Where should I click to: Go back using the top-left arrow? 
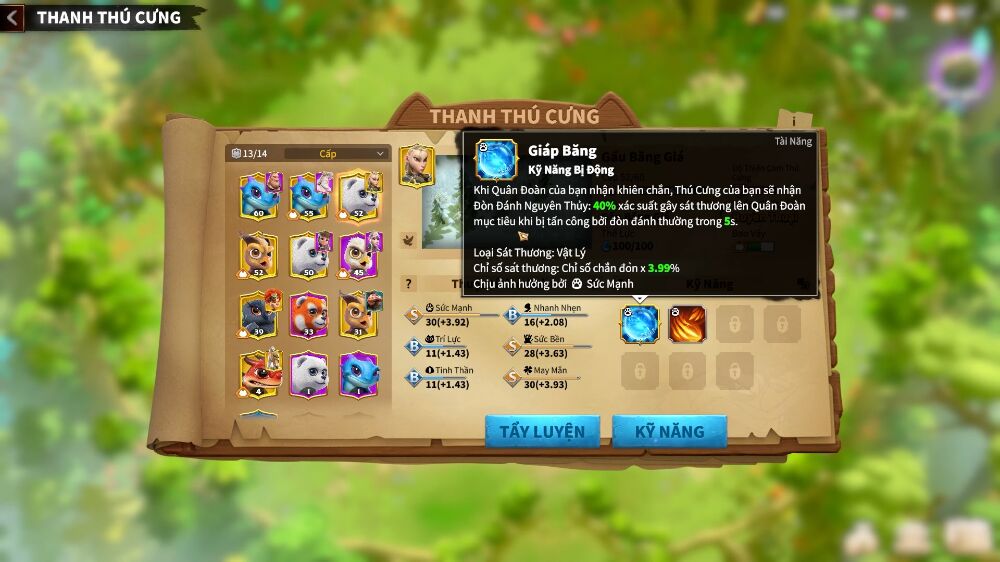click(12, 17)
